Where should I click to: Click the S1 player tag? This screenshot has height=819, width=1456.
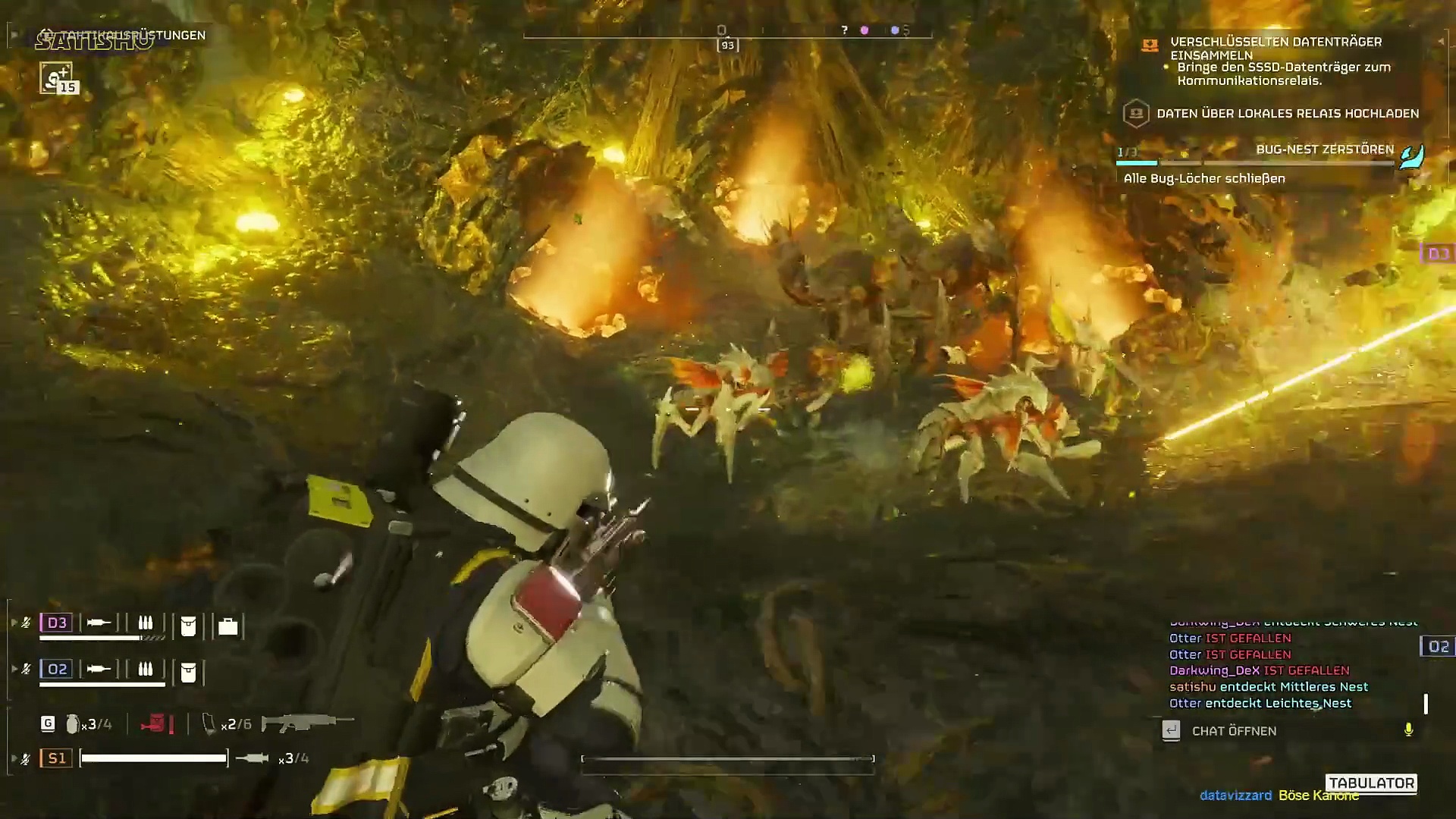pyautogui.click(x=57, y=758)
